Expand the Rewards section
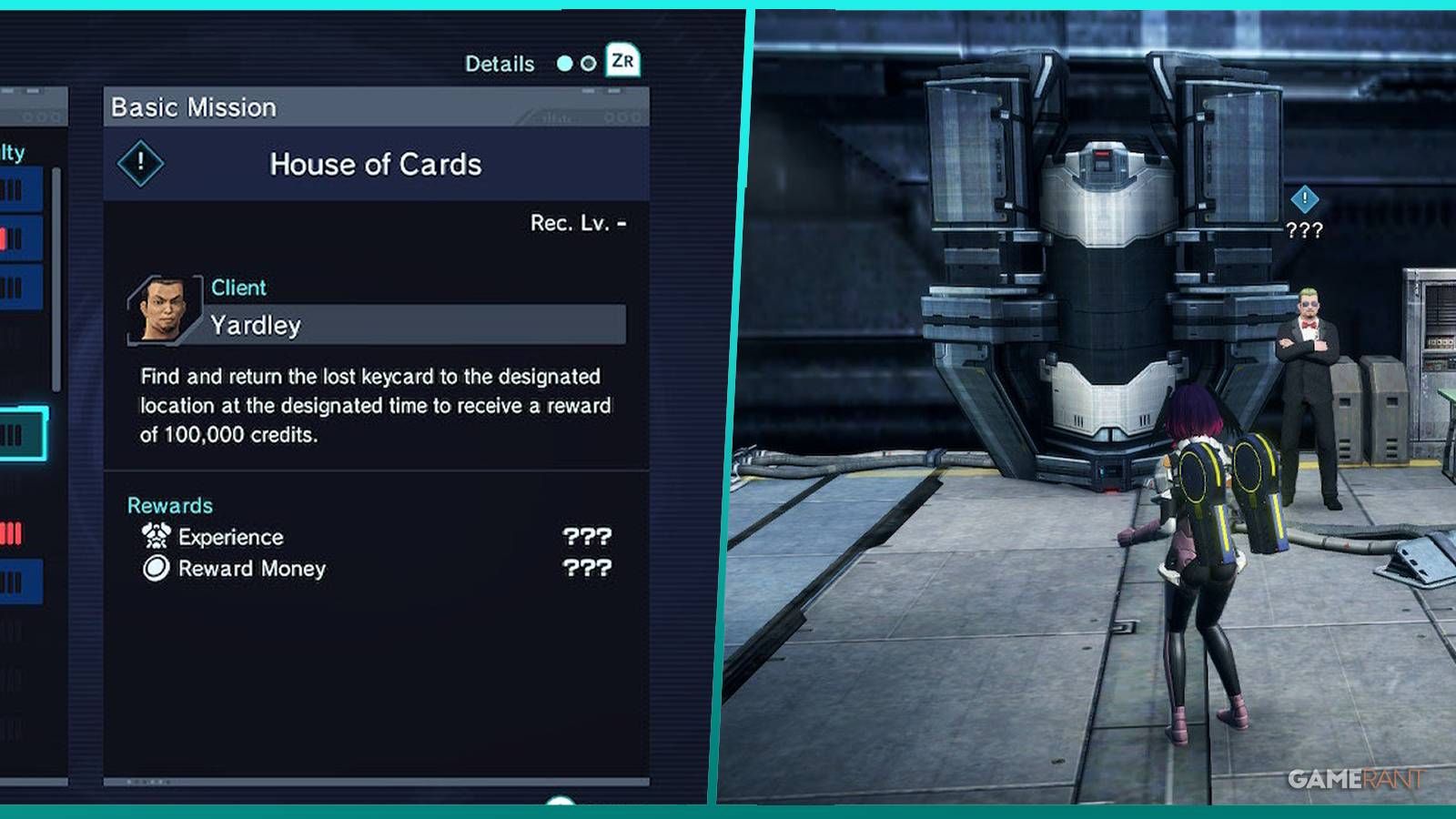1456x819 pixels. click(x=170, y=505)
